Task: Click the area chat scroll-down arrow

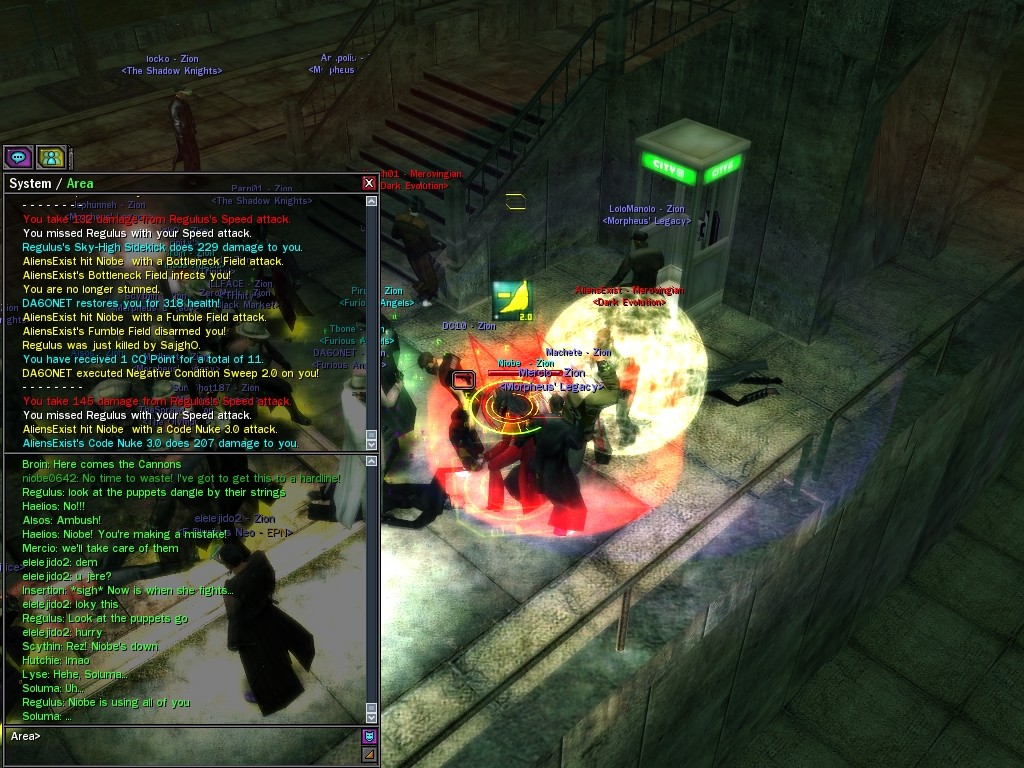Action: tap(372, 718)
